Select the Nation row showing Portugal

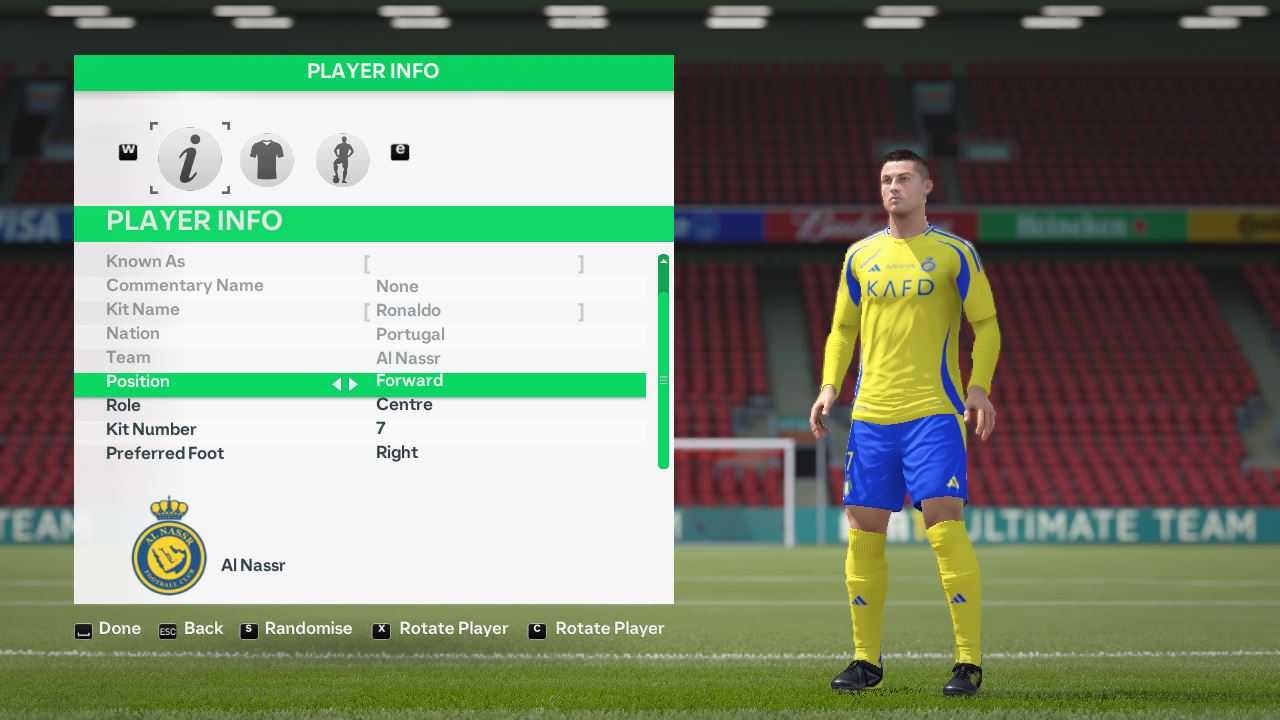pos(360,334)
